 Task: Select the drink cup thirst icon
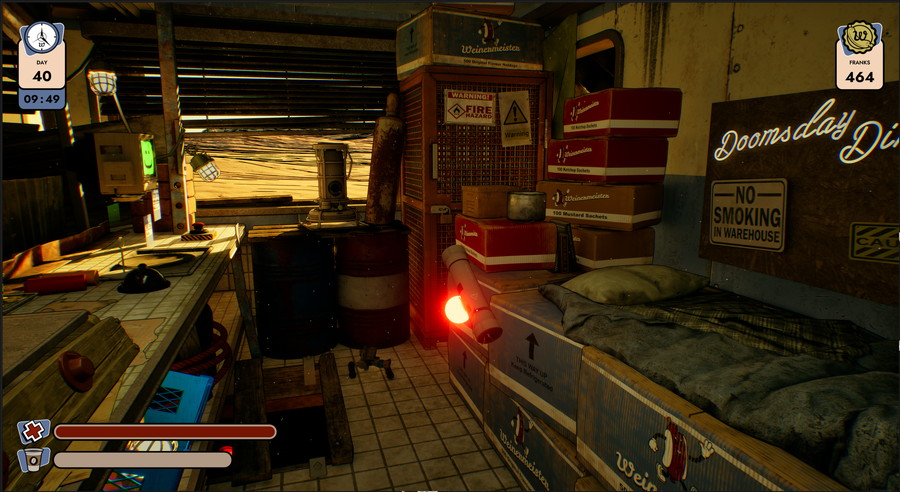tap(34, 460)
